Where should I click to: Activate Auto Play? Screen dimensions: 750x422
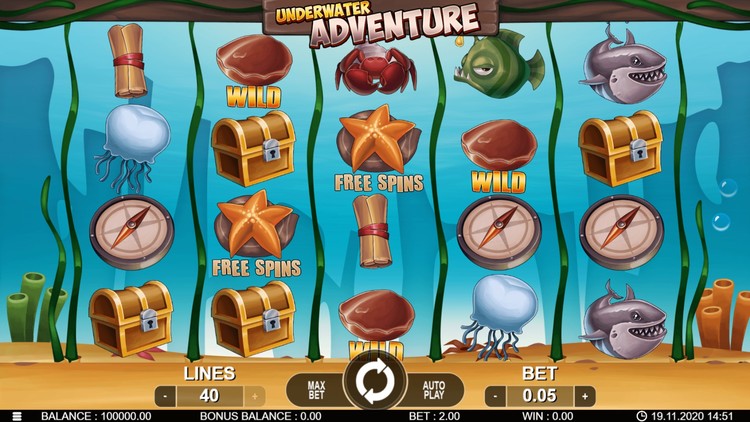pos(434,387)
